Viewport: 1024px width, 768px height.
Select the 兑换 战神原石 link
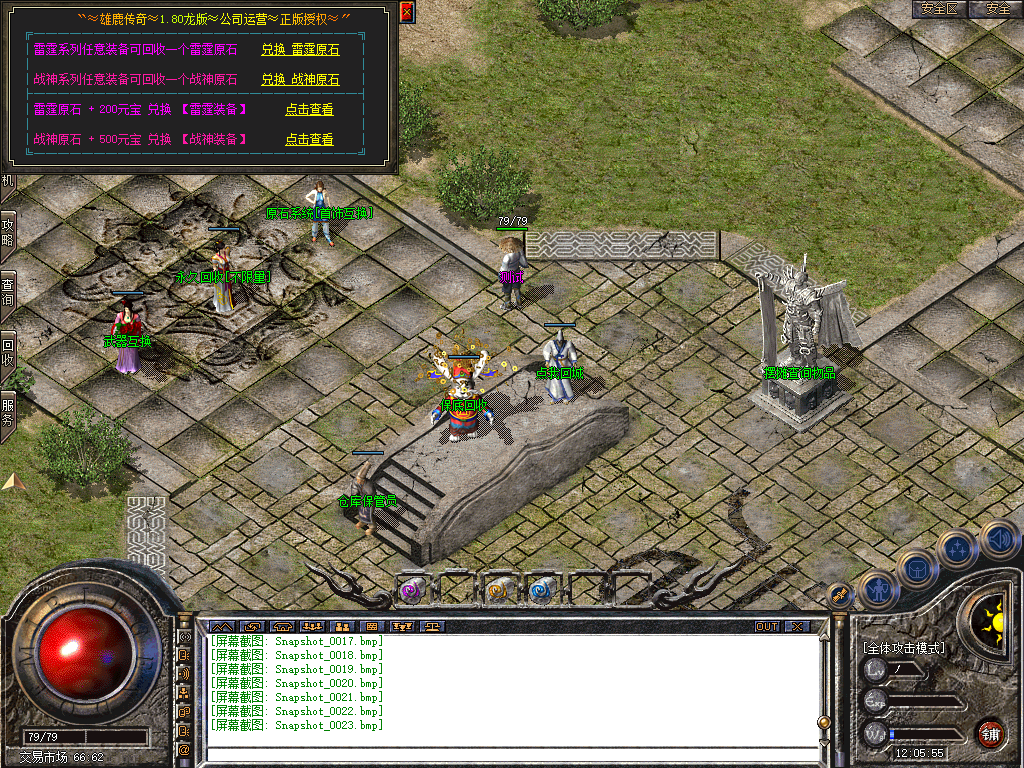(x=300, y=80)
